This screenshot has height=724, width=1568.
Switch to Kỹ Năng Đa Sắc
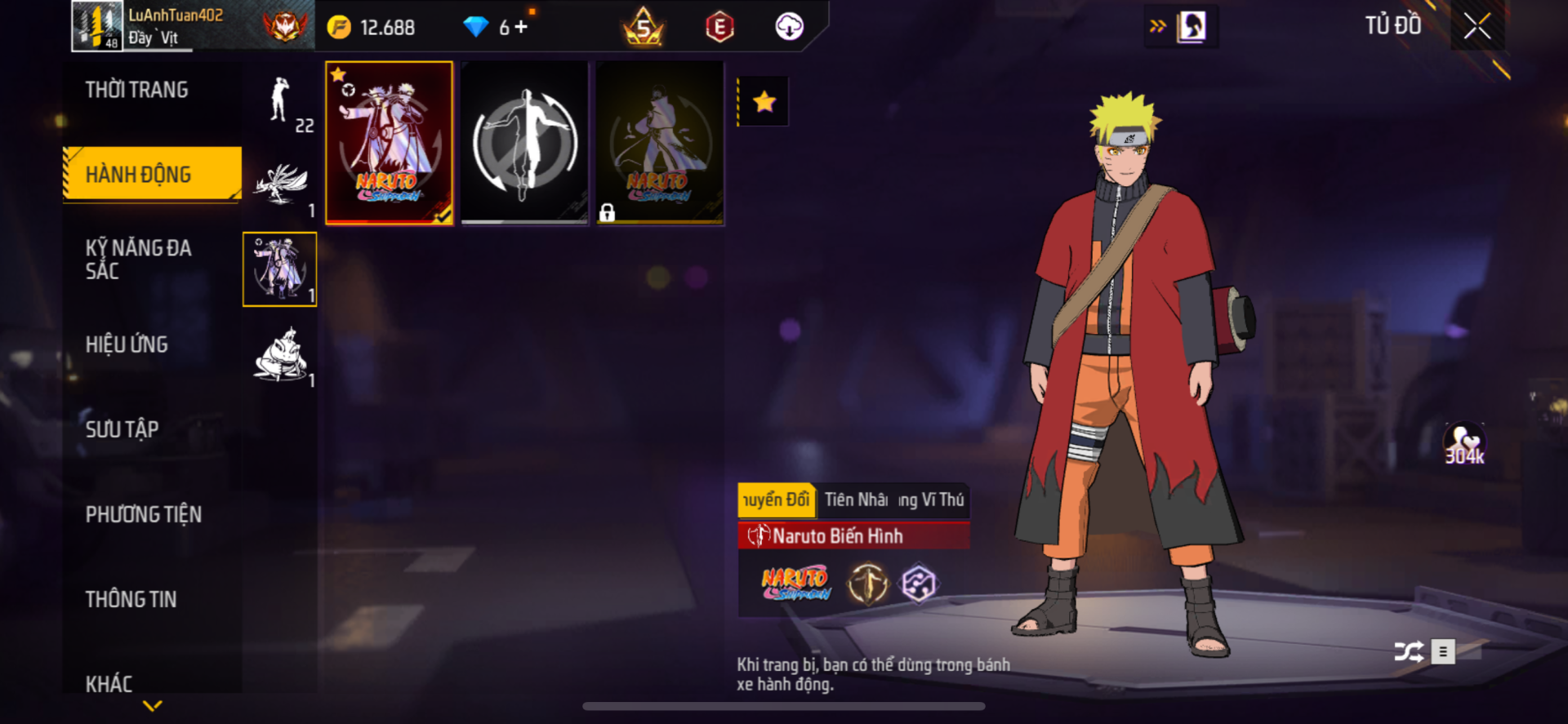coord(138,260)
